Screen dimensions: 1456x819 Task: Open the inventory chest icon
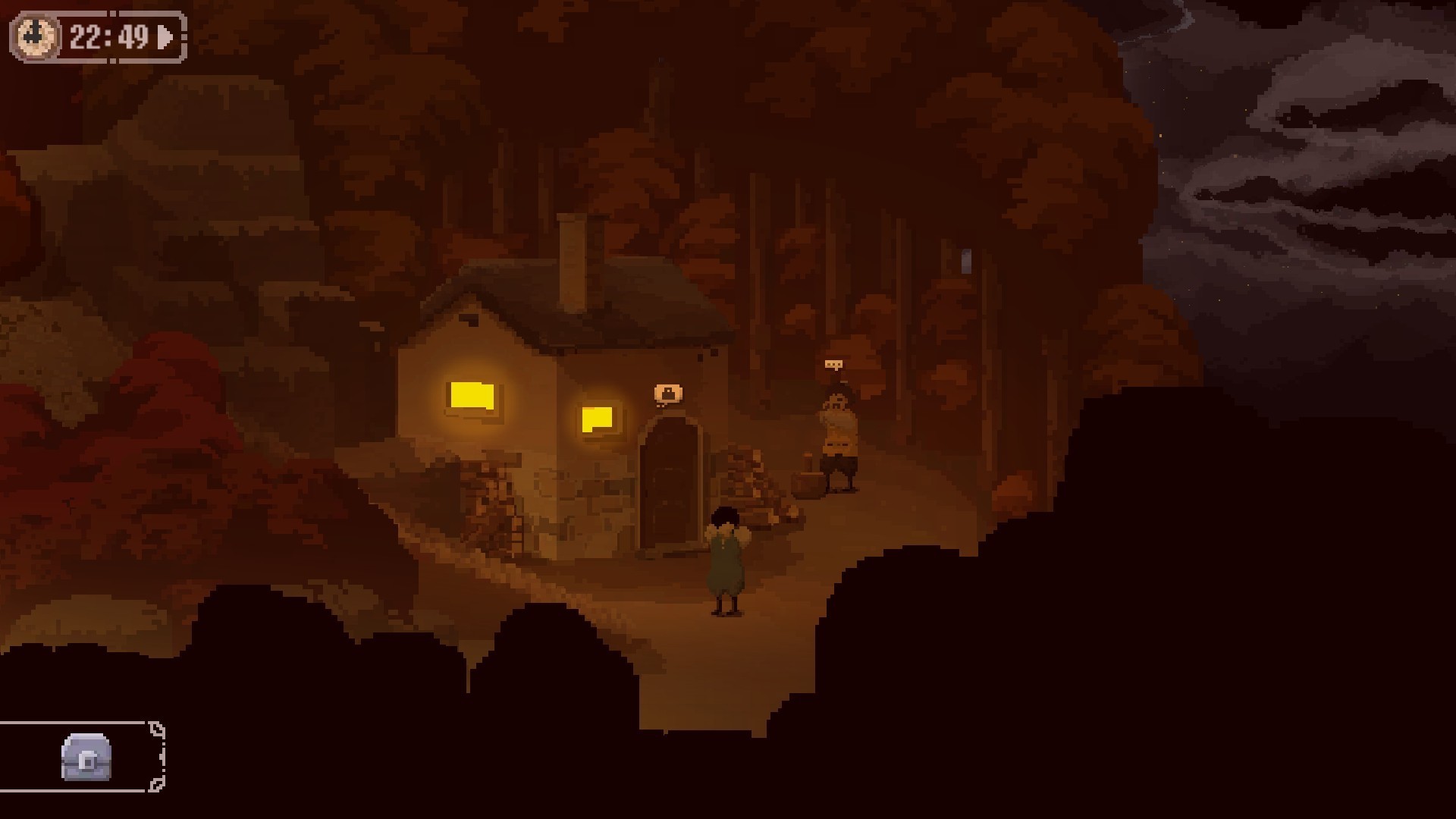point(86,757)
